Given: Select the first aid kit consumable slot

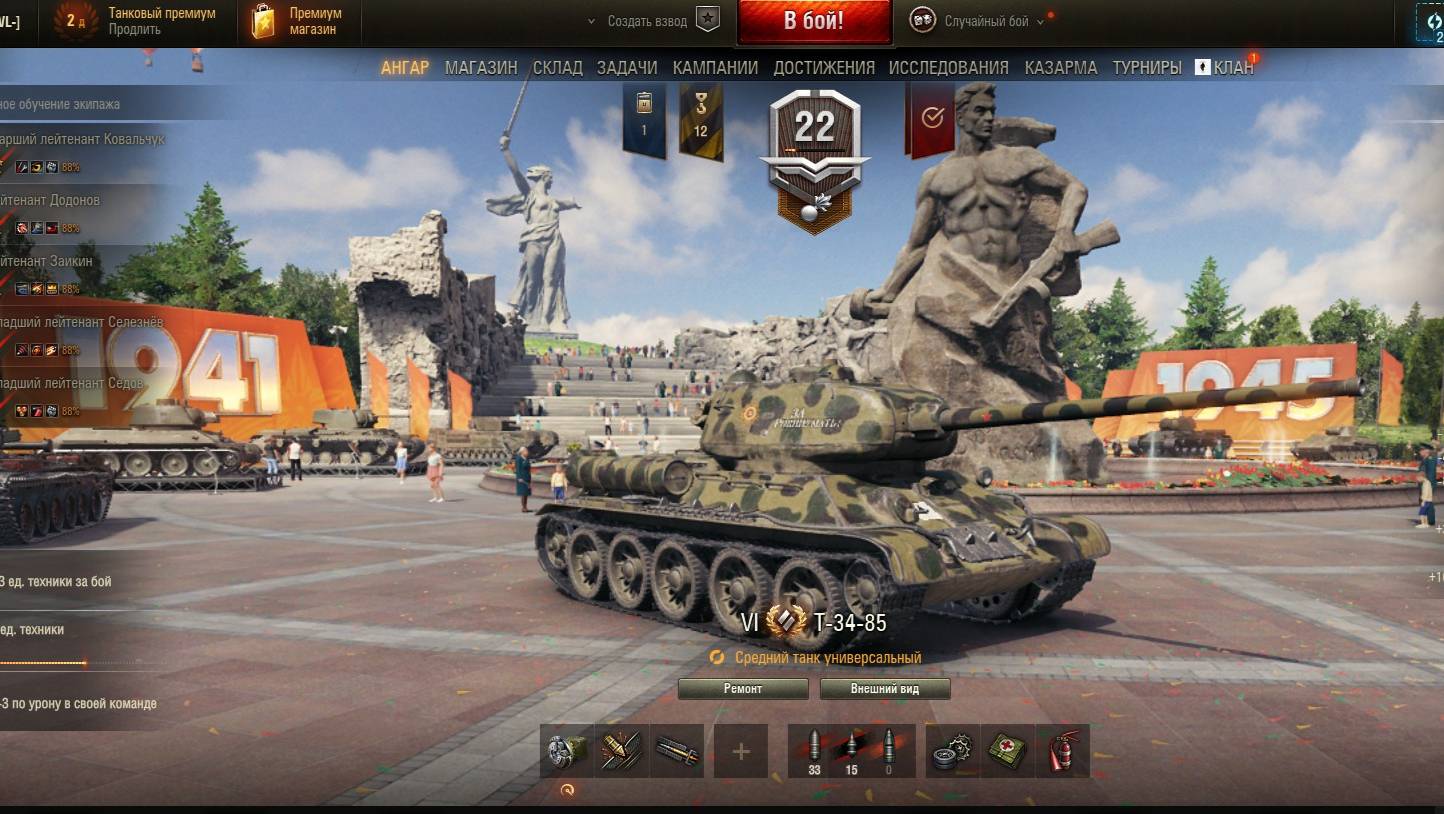Looking at the screenshot, I should (x=1008, y=751).
